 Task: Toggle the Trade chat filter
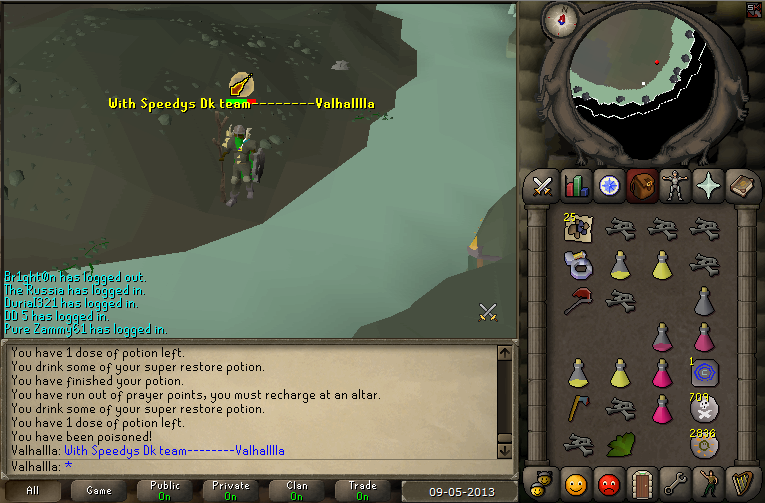pos(362,491)
